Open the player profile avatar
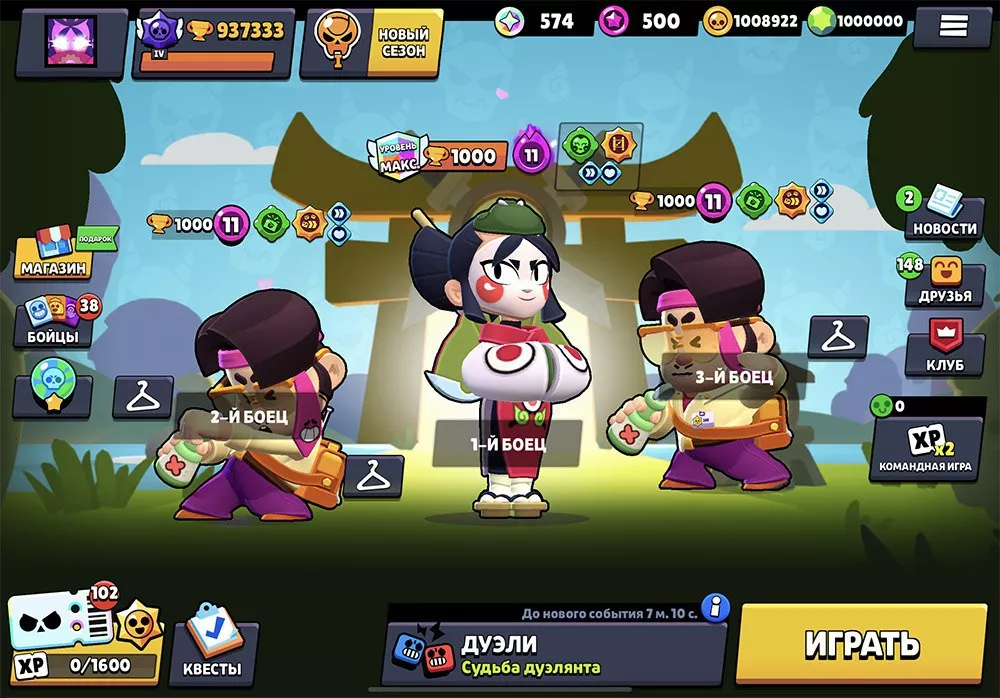This screenshot has width=1000, height=698. click(x=70, y=41)
